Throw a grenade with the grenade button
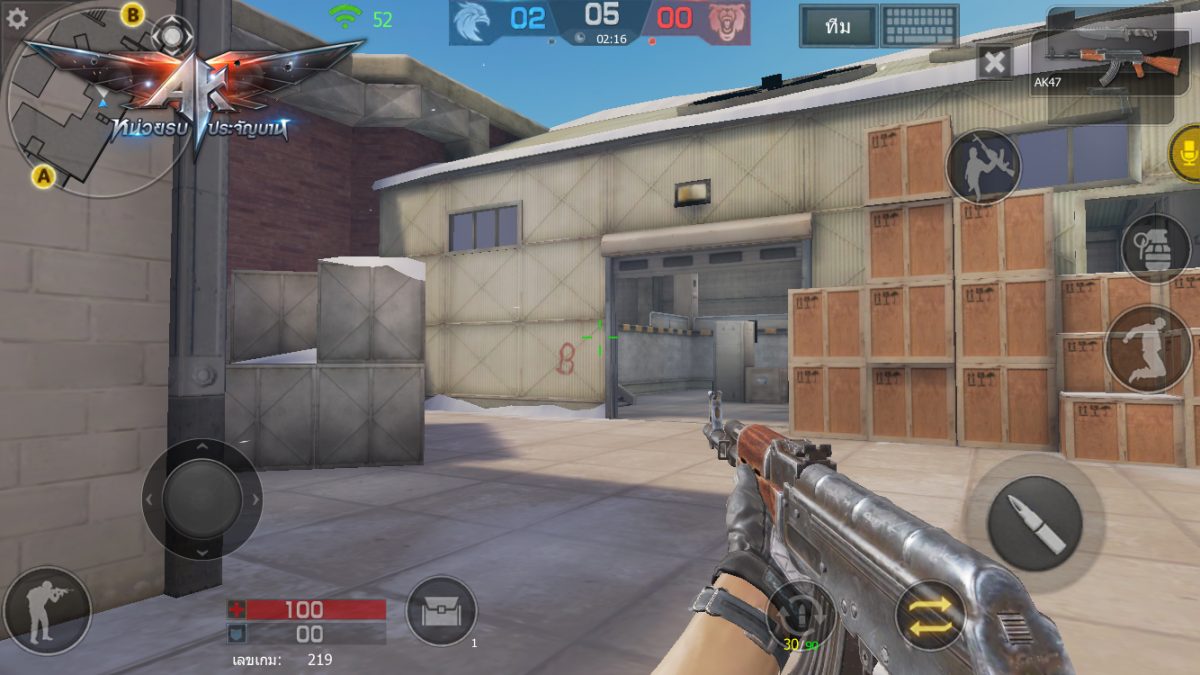 [x=1155, y=248]
